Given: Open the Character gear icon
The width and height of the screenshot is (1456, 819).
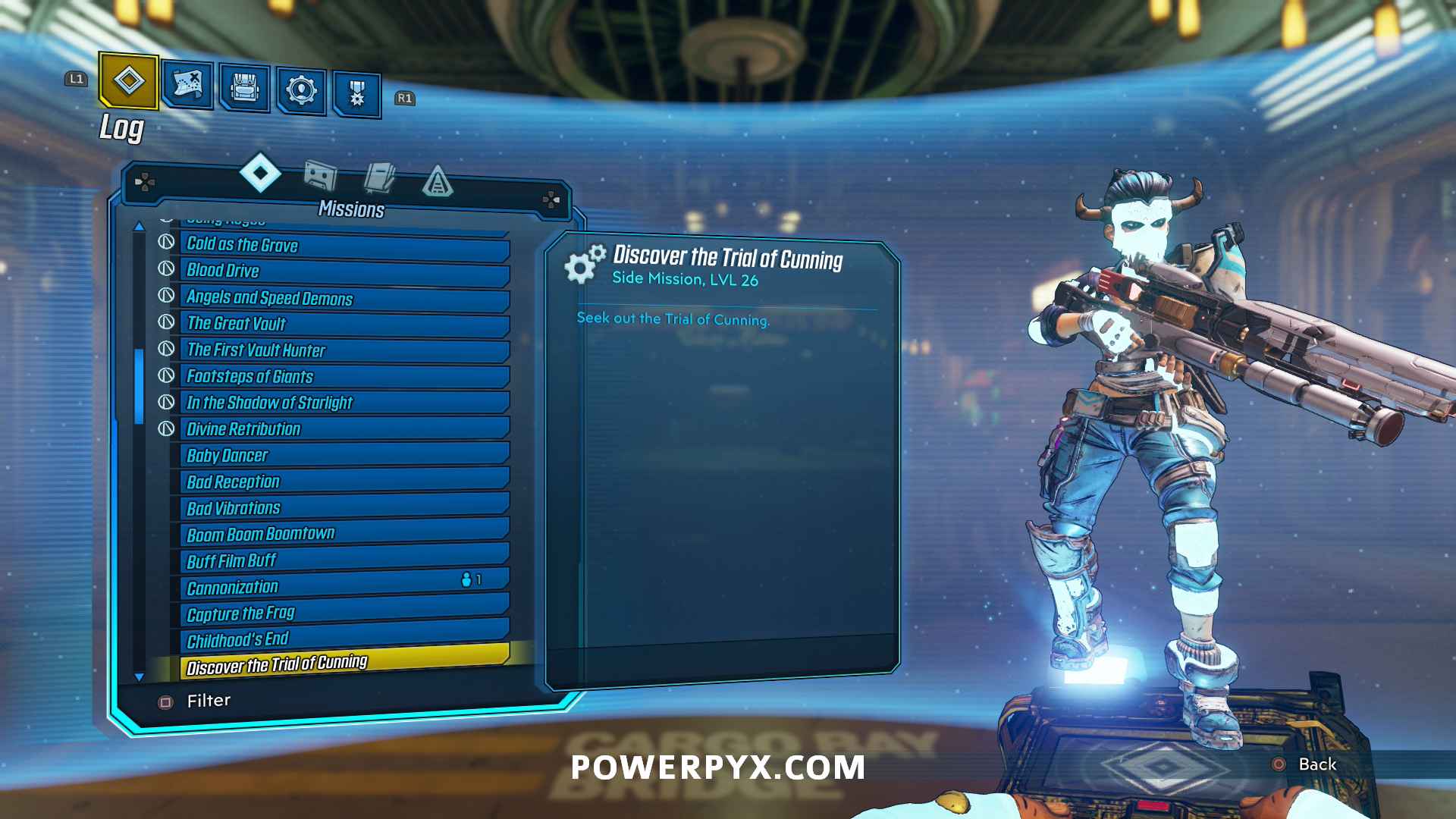Looking at the screenshot, I should (301, 88).
